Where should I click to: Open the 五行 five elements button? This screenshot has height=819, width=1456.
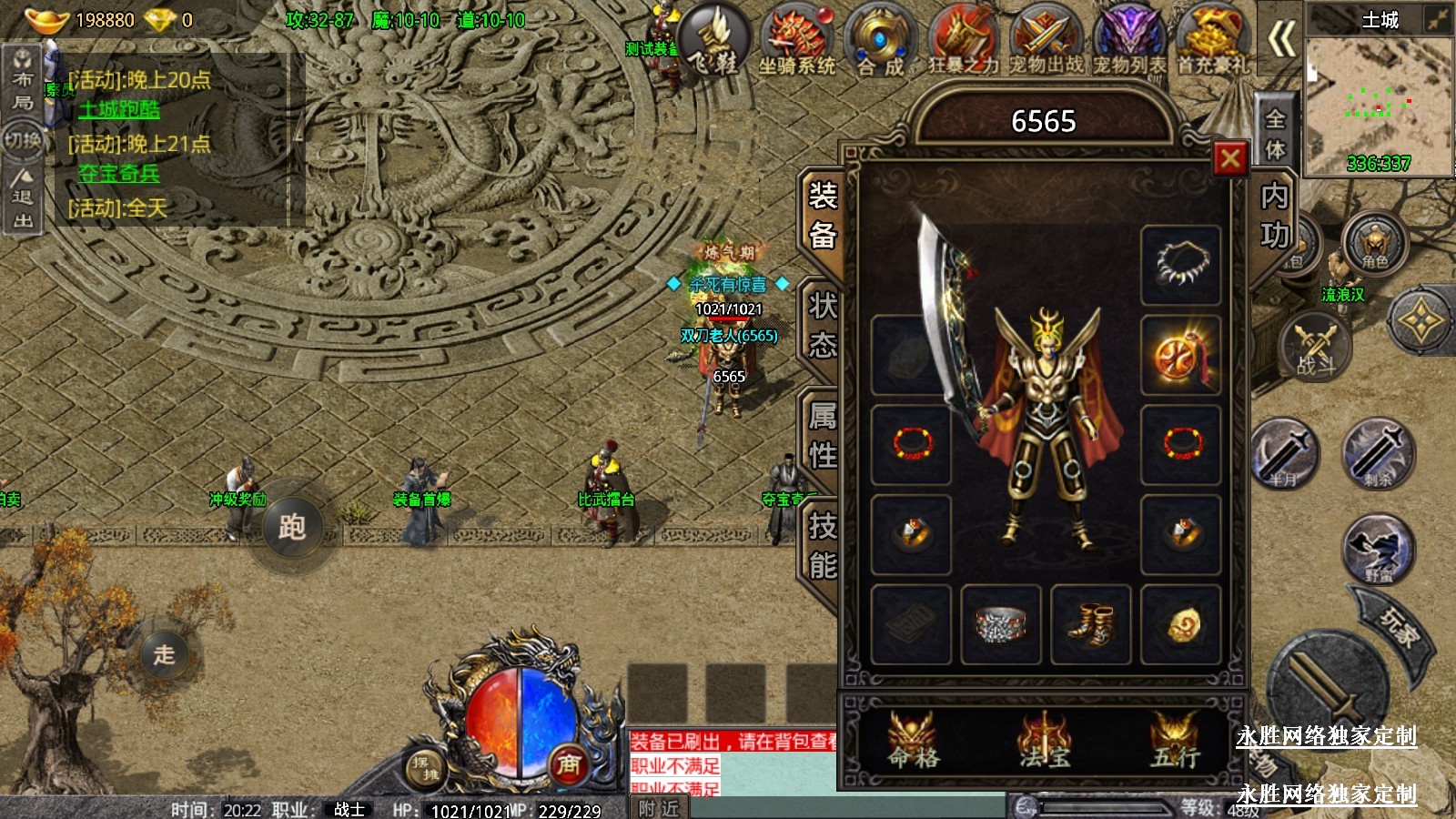point(1175,740)
